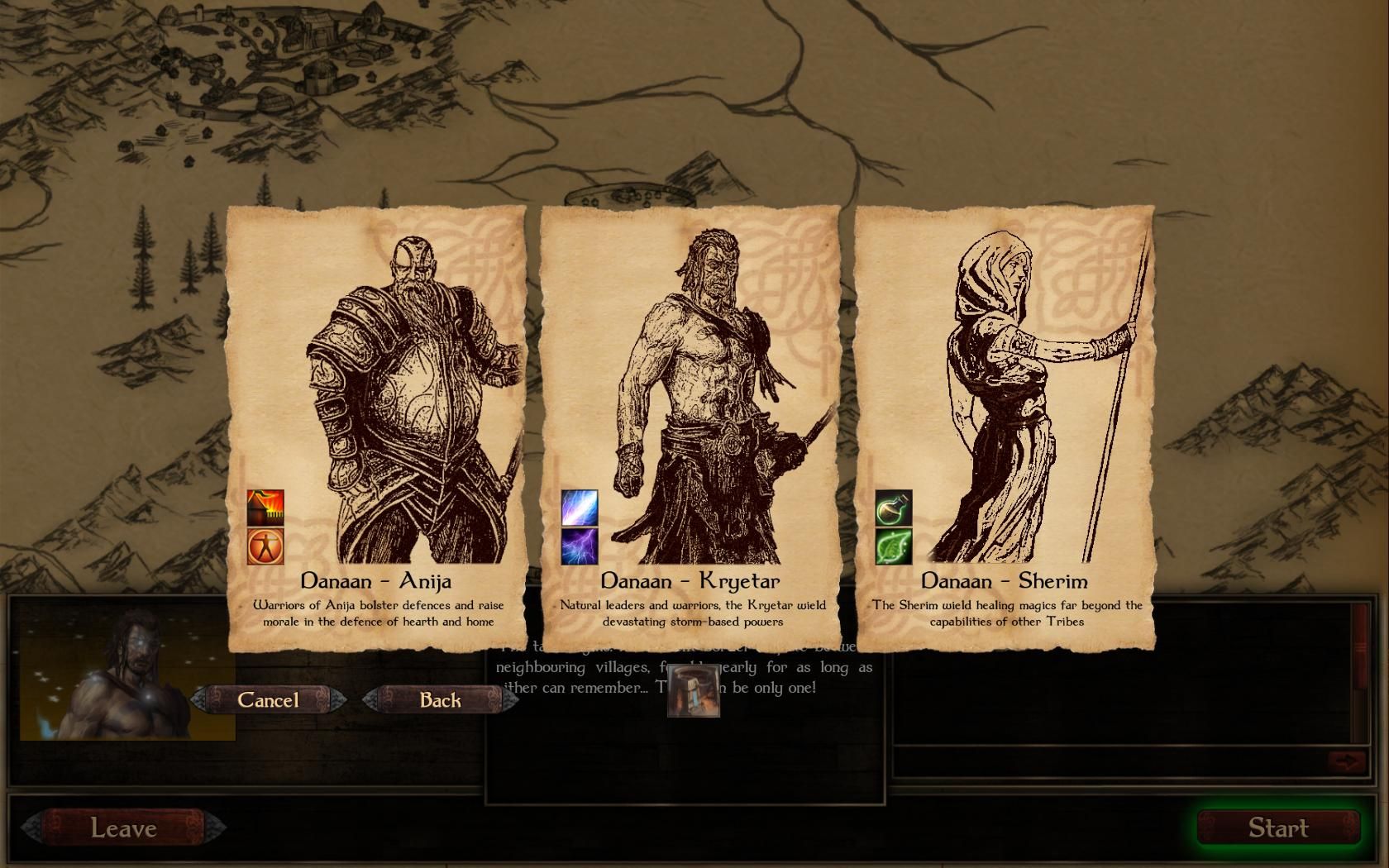Start the match
The height and width of the screenshot is (868, 1389).
(x=1278, y=828)
